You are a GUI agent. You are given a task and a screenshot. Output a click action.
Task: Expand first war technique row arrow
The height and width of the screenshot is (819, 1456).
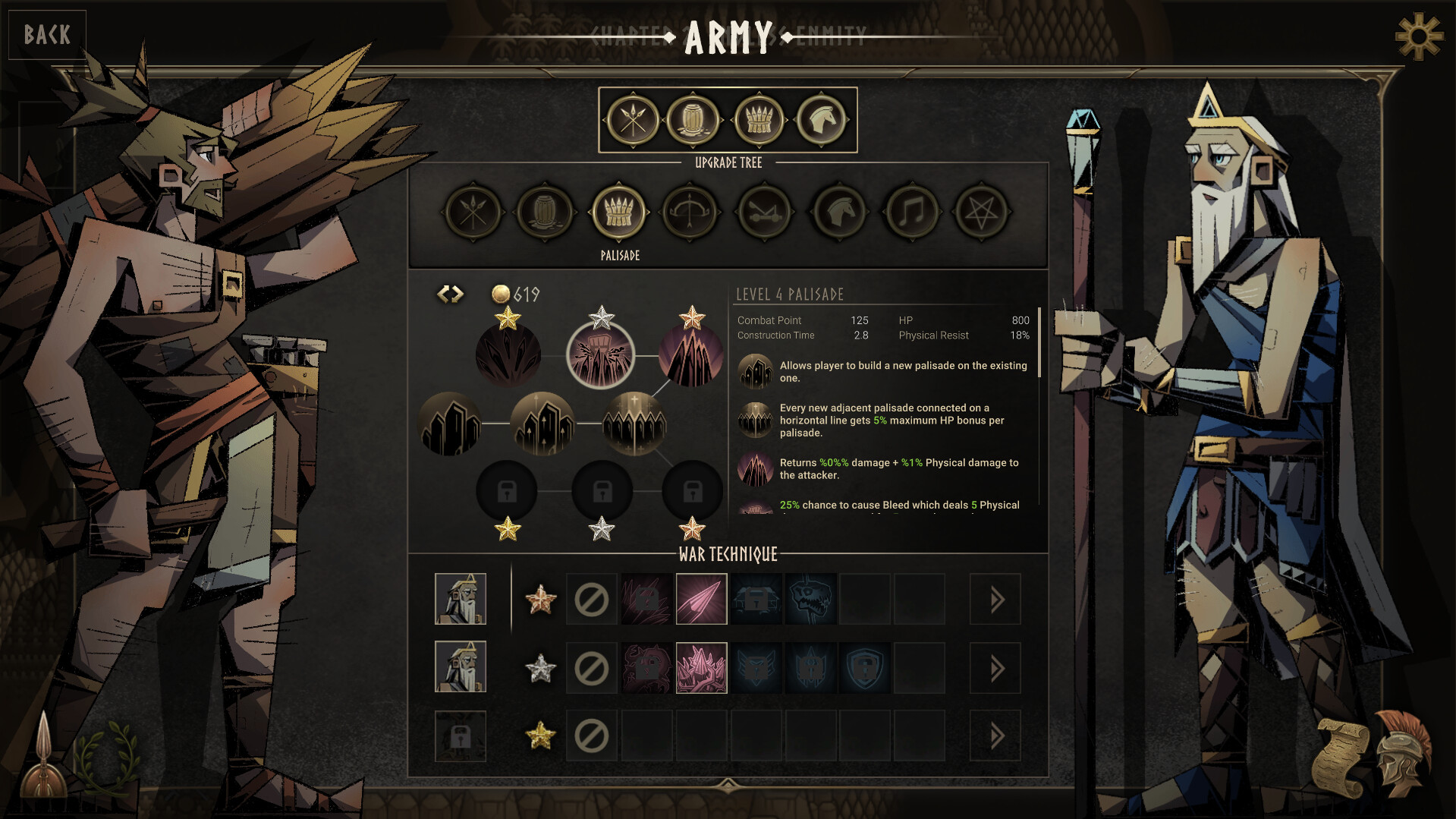click(995, 599)
